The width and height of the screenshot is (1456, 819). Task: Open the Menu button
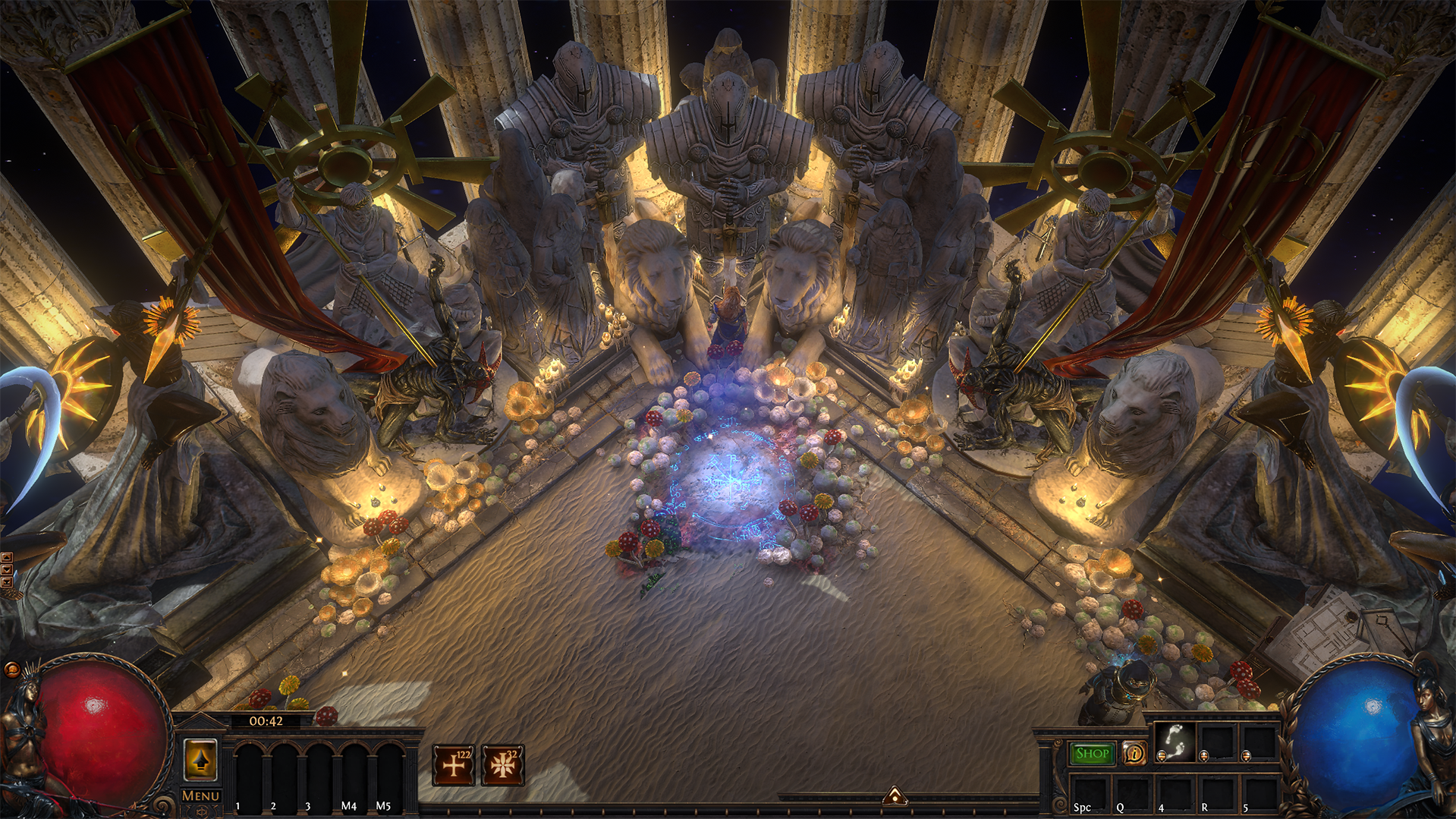(200, 795)
